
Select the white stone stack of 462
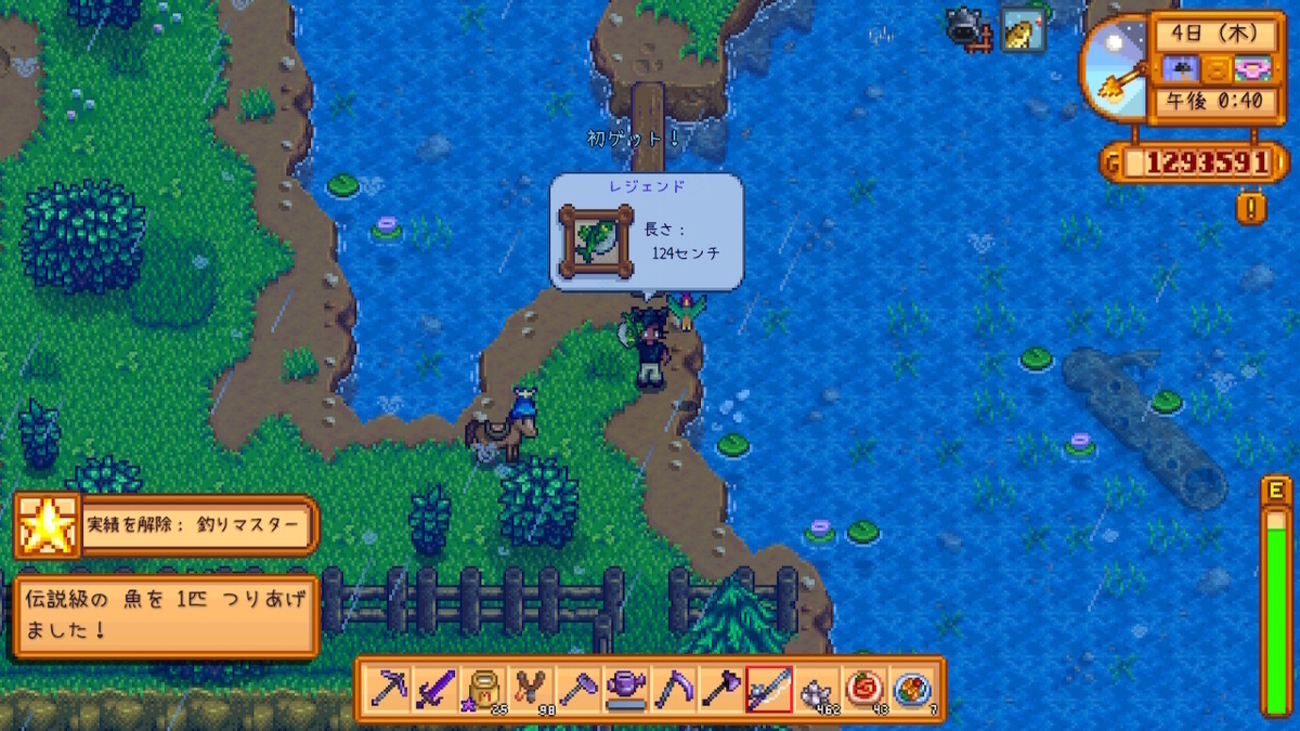click(816, 689)
